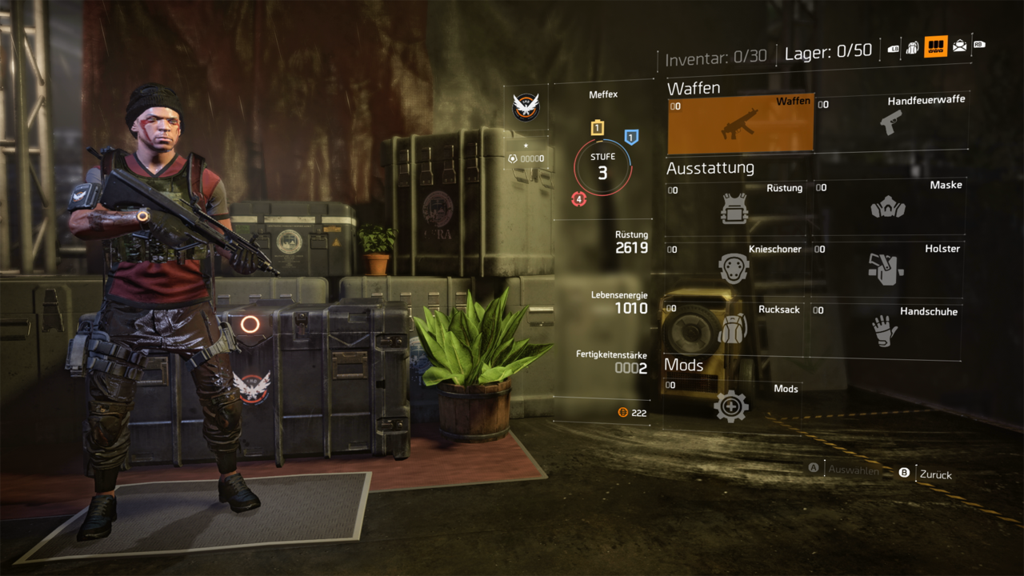Open the Mods category slot
Image resolution: width=1024 pixels, height=576 pixels.
point(733,405)
